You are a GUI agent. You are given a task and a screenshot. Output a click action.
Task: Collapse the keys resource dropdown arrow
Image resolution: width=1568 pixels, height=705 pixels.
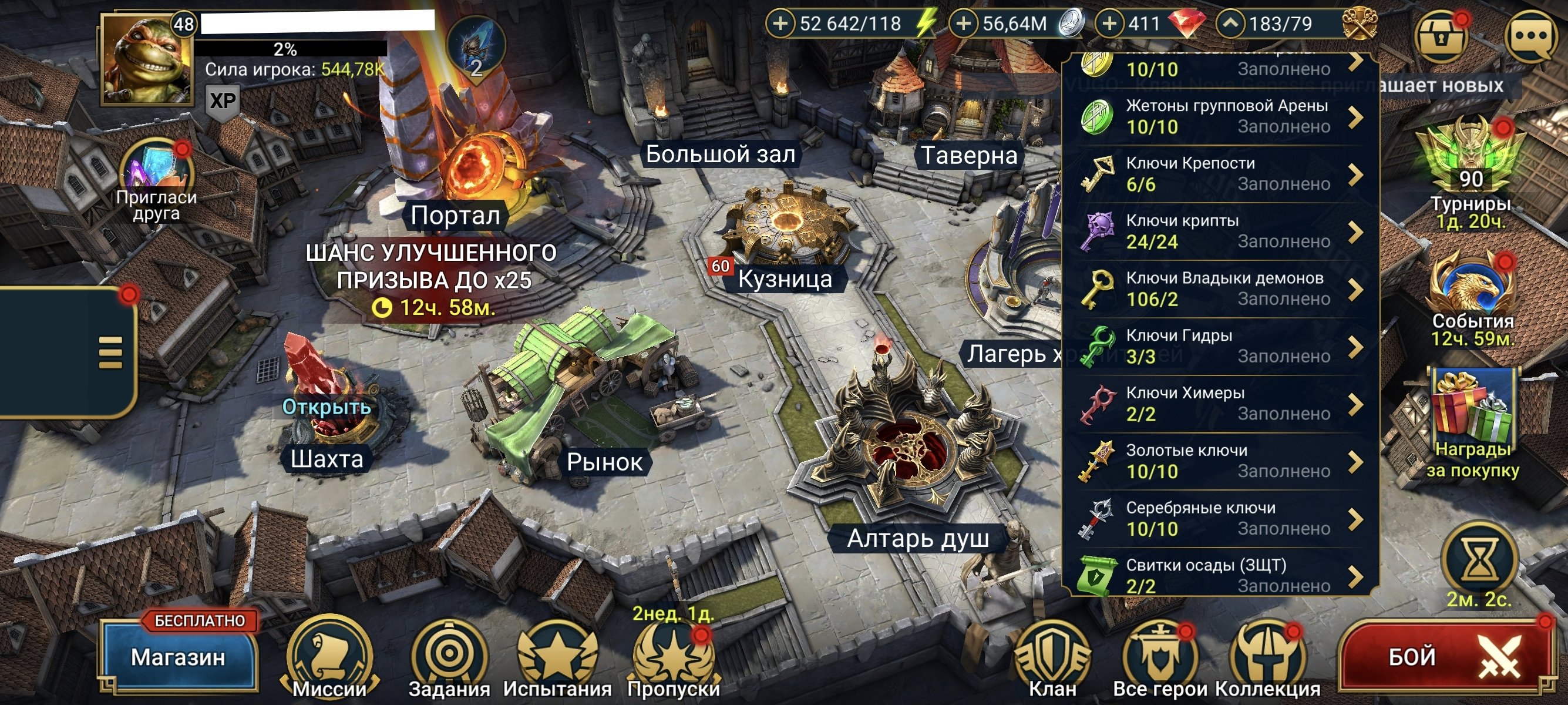[x=1231, y=23]
